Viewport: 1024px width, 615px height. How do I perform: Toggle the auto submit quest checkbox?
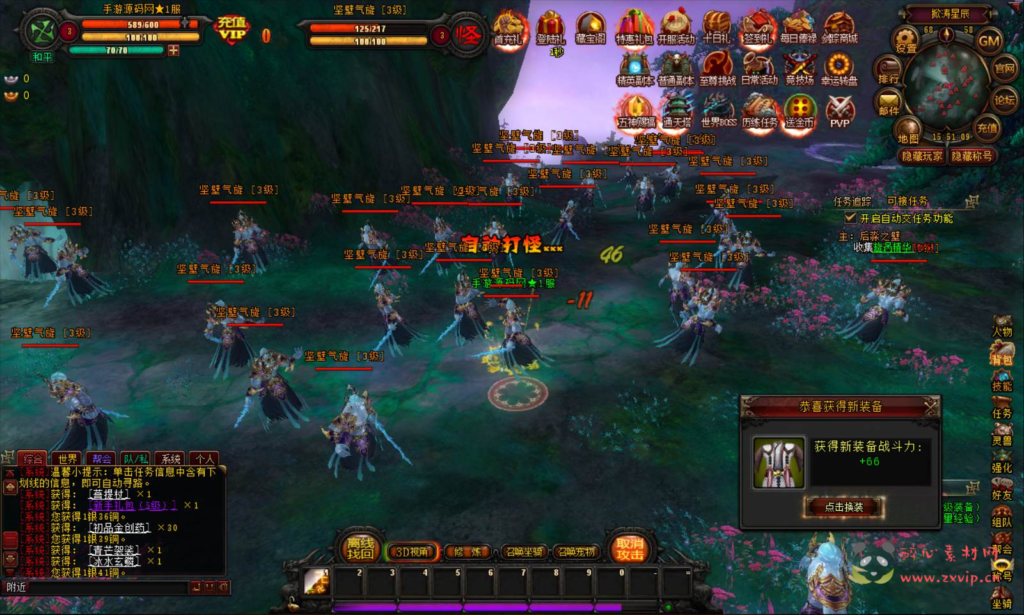(x=851, y=217)
